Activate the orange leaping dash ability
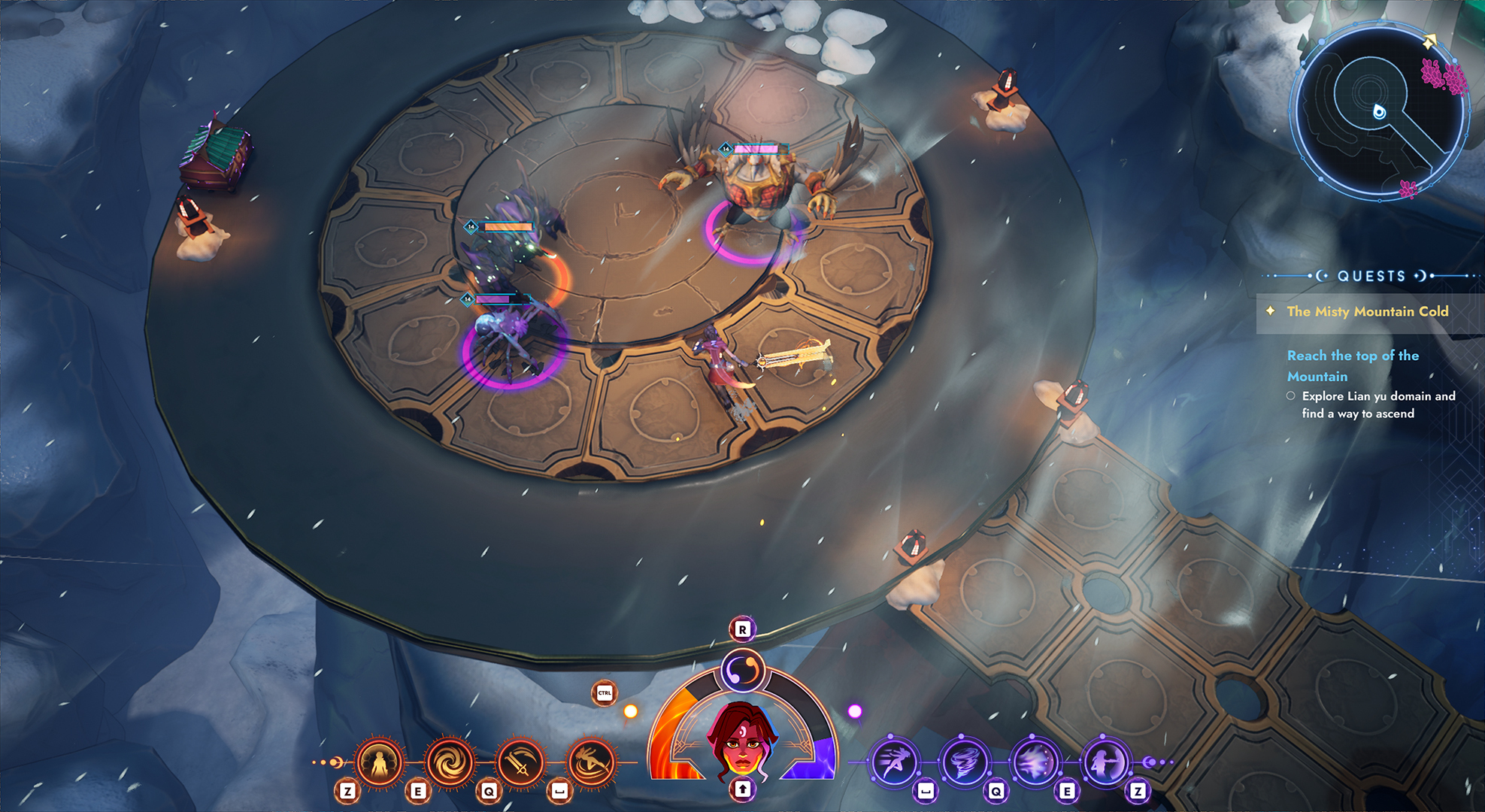 click(591, 762)
